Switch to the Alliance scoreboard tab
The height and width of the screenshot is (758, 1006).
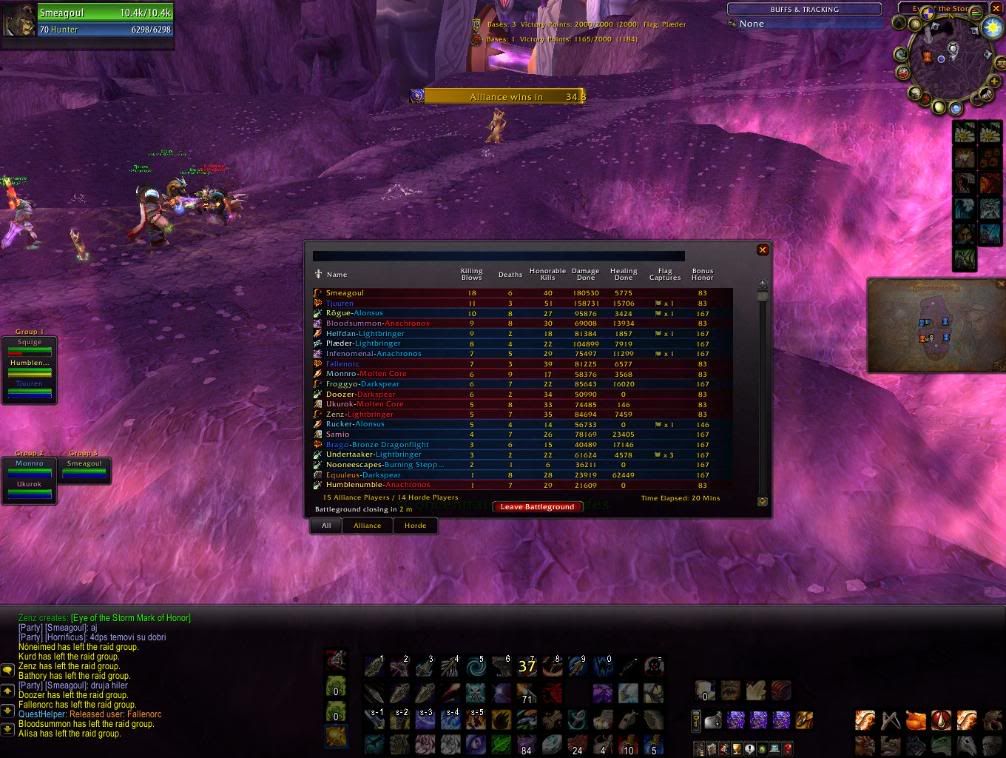pyautogui.click(x=367, y=525)
